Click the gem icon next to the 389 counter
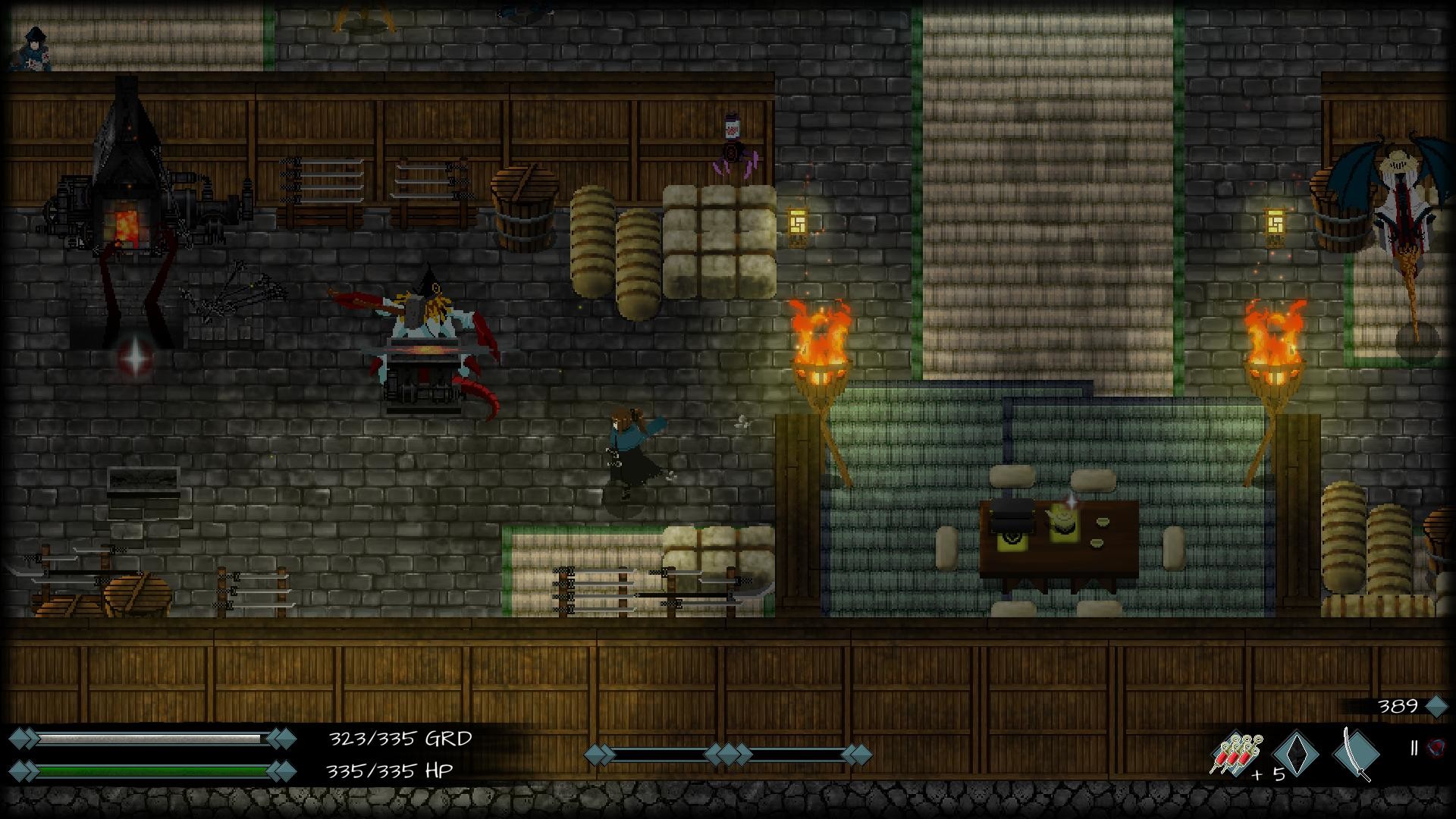Image resolution: width=1456 pixels, height=819 pixels. click(1436, 705)
